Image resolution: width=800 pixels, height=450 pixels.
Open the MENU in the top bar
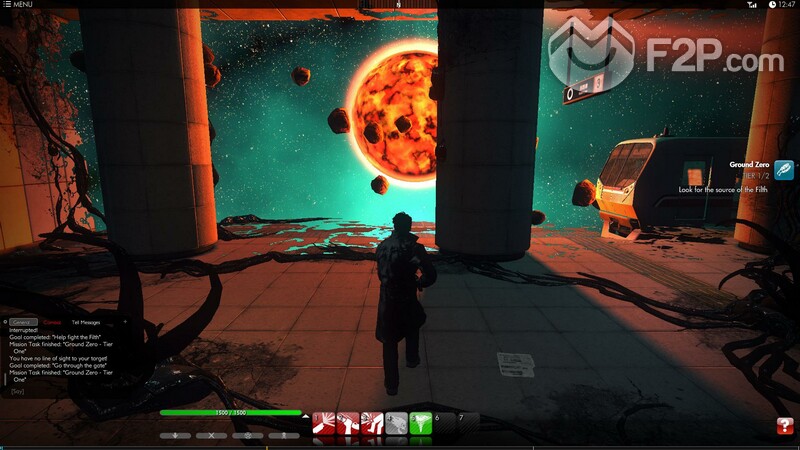(x=17, y=5)
